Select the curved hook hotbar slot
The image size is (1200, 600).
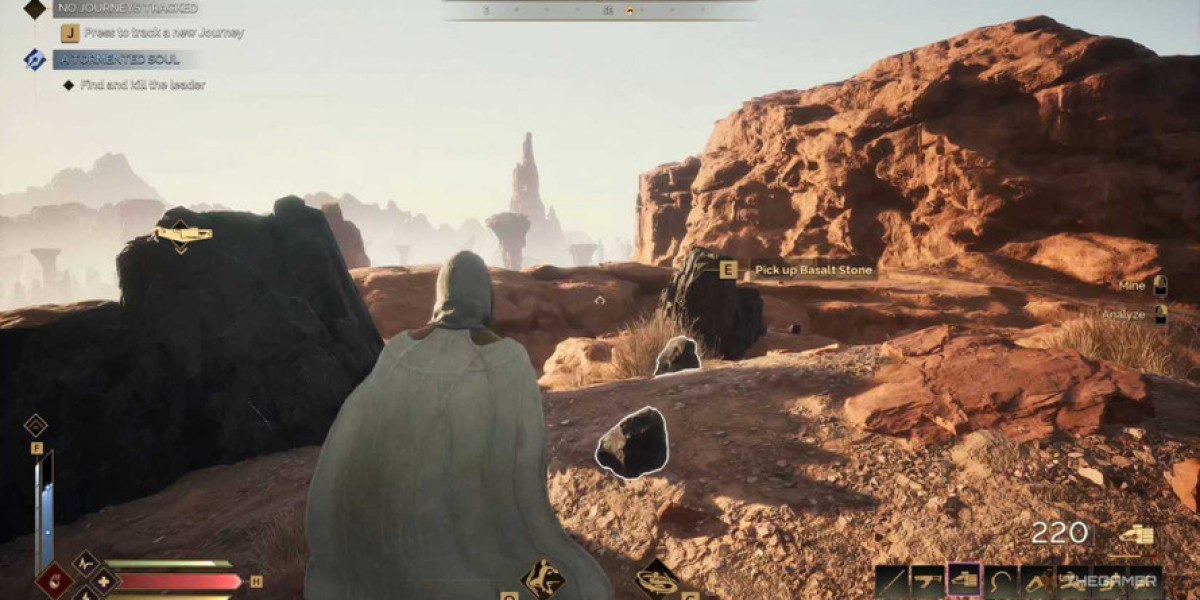click(1001, 581)
